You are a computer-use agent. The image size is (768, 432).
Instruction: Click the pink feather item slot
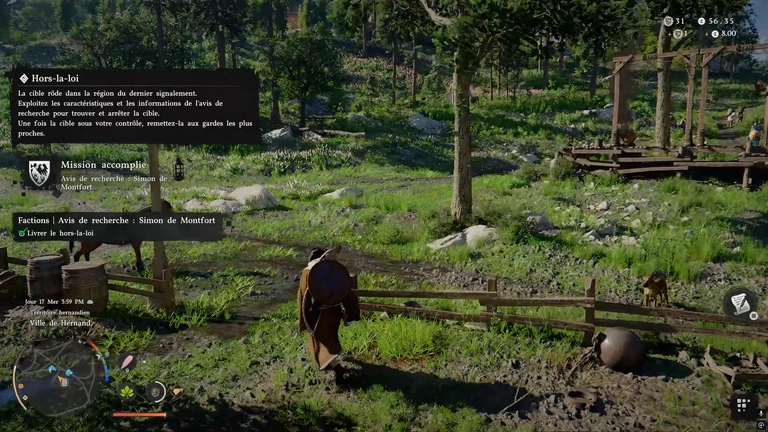(x=127, y=362)
